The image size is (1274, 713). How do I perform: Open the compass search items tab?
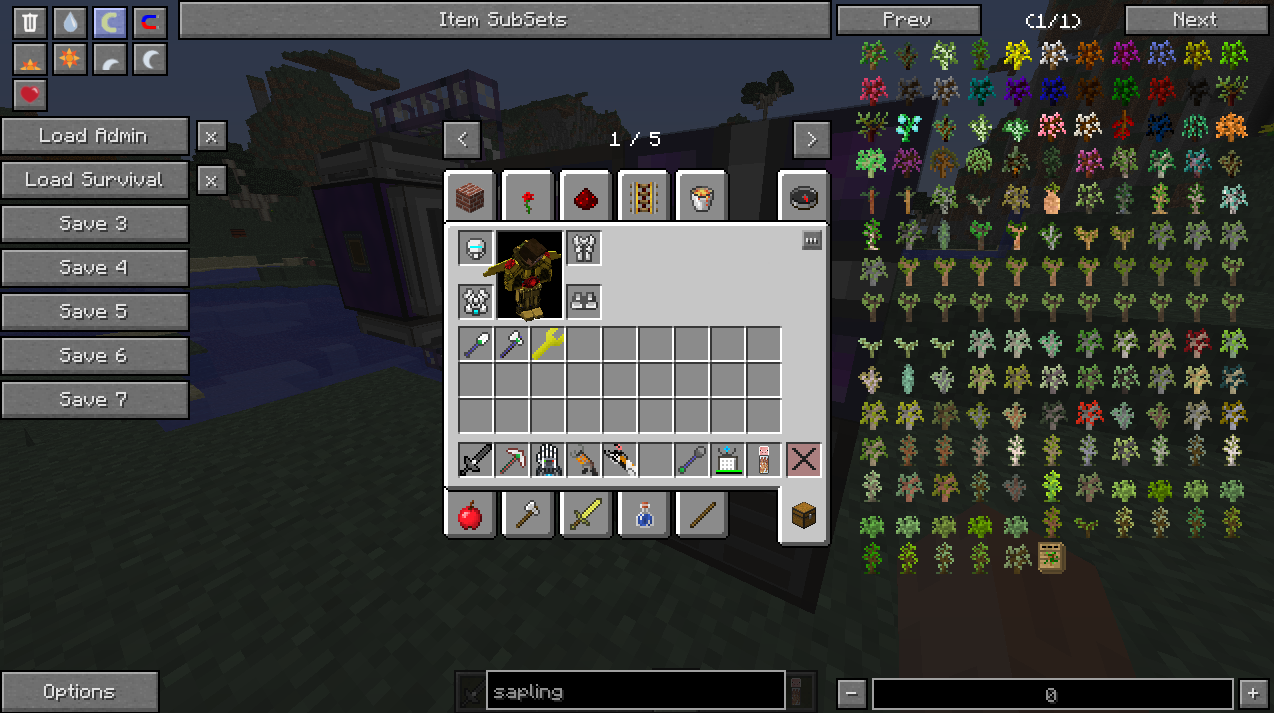click(803, 198)
